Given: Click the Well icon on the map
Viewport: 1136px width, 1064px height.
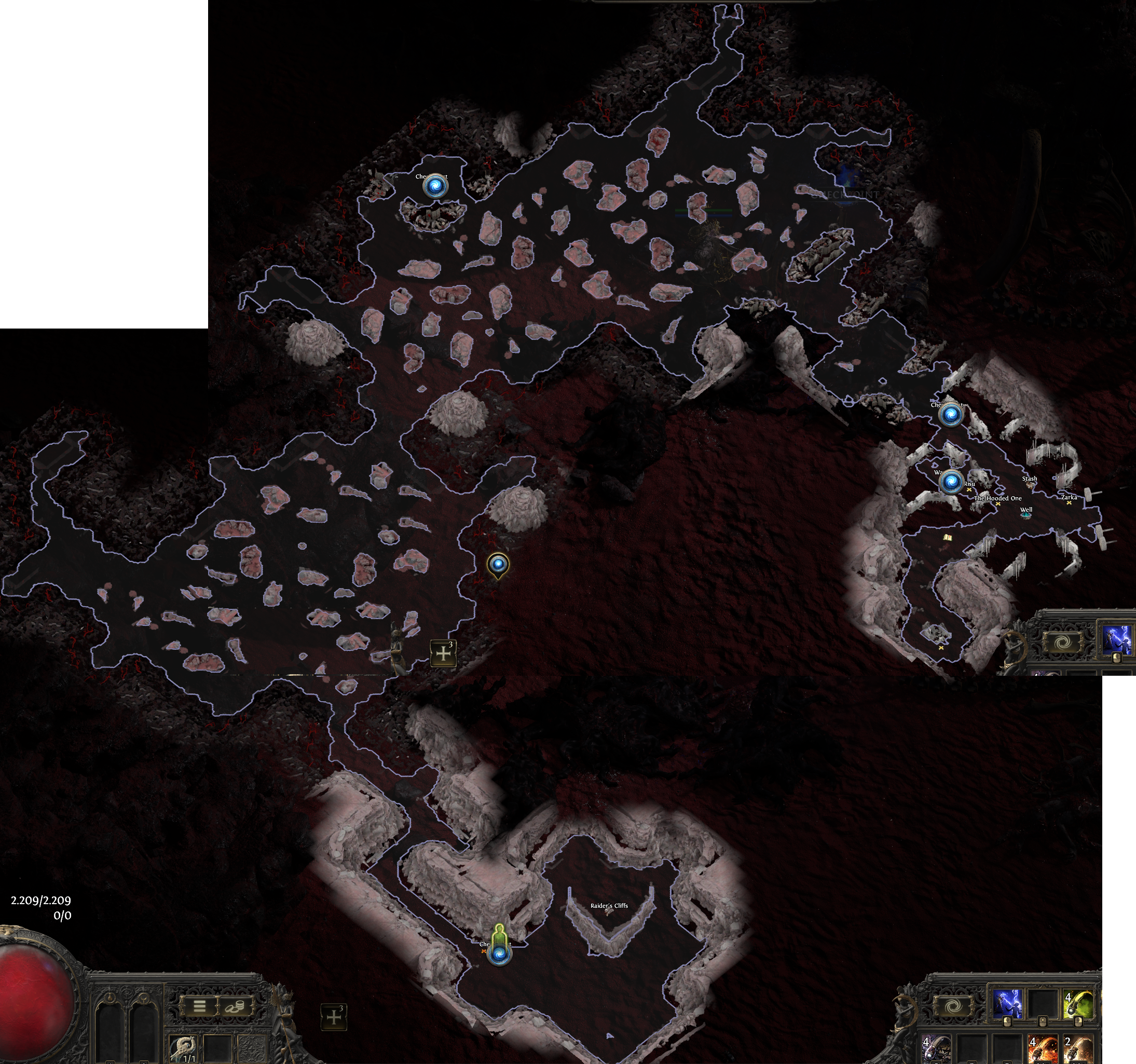Looking at the screenshot, I should (x=1026, y=515).
